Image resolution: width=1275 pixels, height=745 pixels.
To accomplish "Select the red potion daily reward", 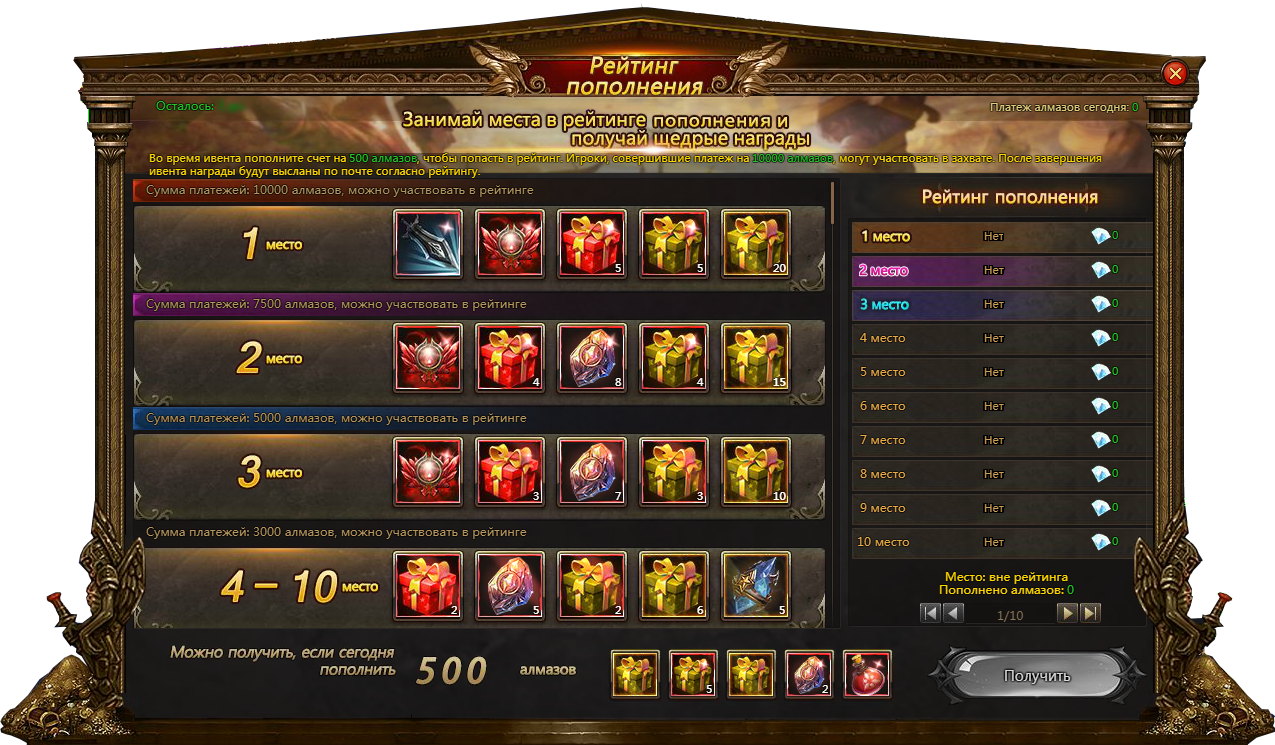I will (x=867, y=674).
